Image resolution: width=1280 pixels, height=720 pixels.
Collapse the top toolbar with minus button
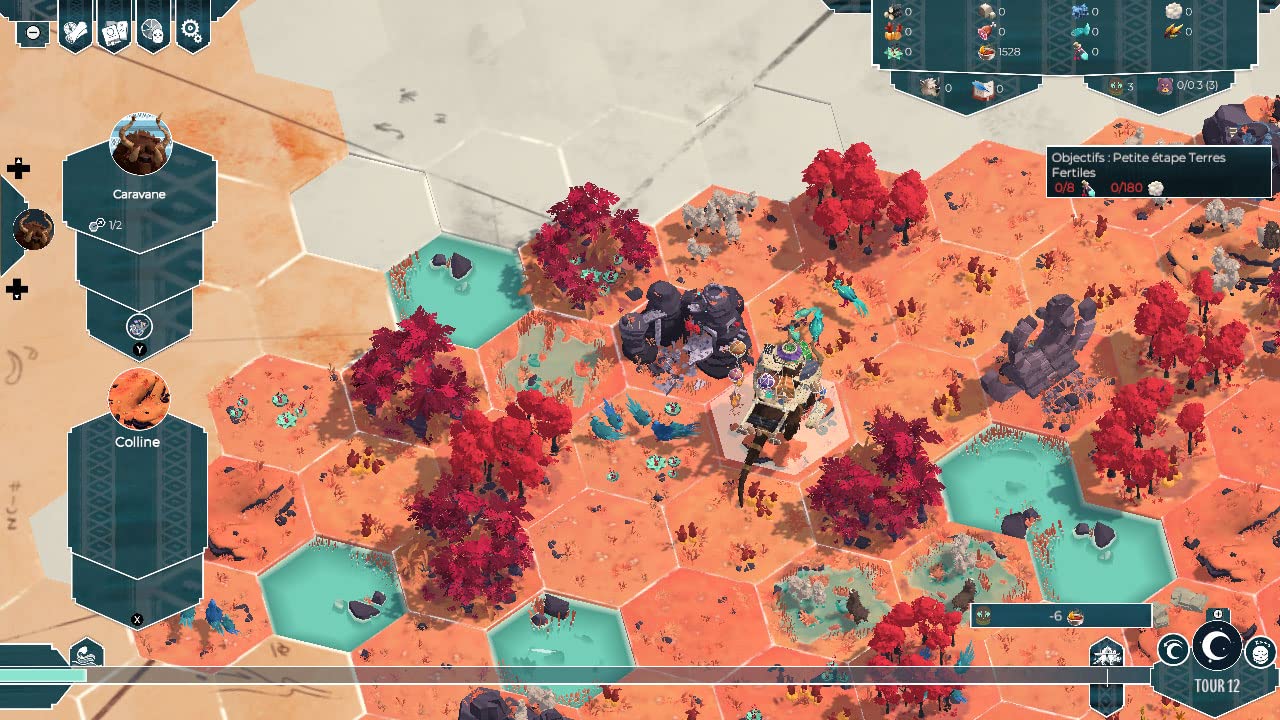coord(33,32)
